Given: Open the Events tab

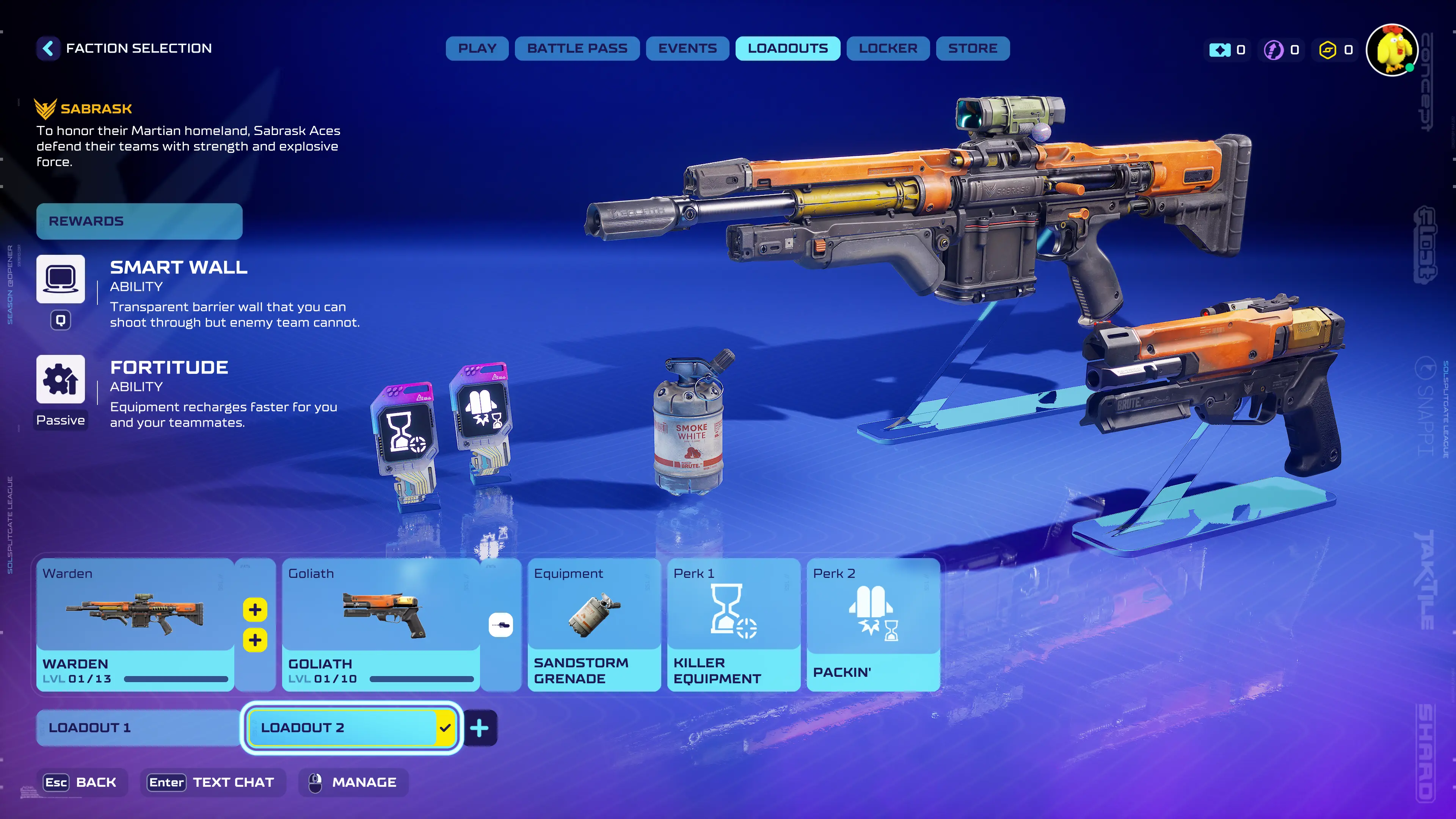Looking at the screenshot, I should coord(687,49).
